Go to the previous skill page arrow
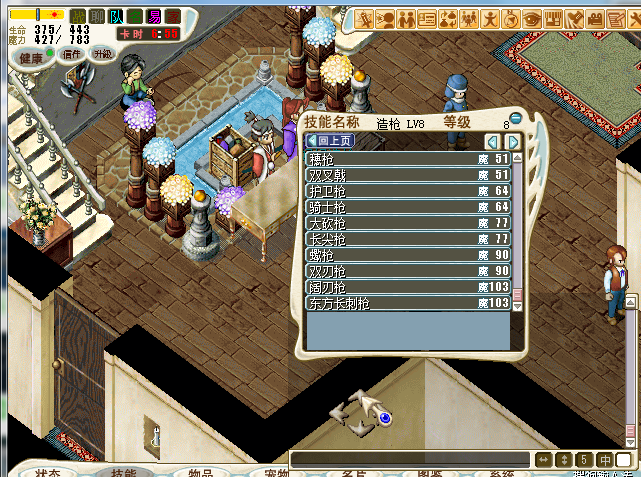 [492, 142]
